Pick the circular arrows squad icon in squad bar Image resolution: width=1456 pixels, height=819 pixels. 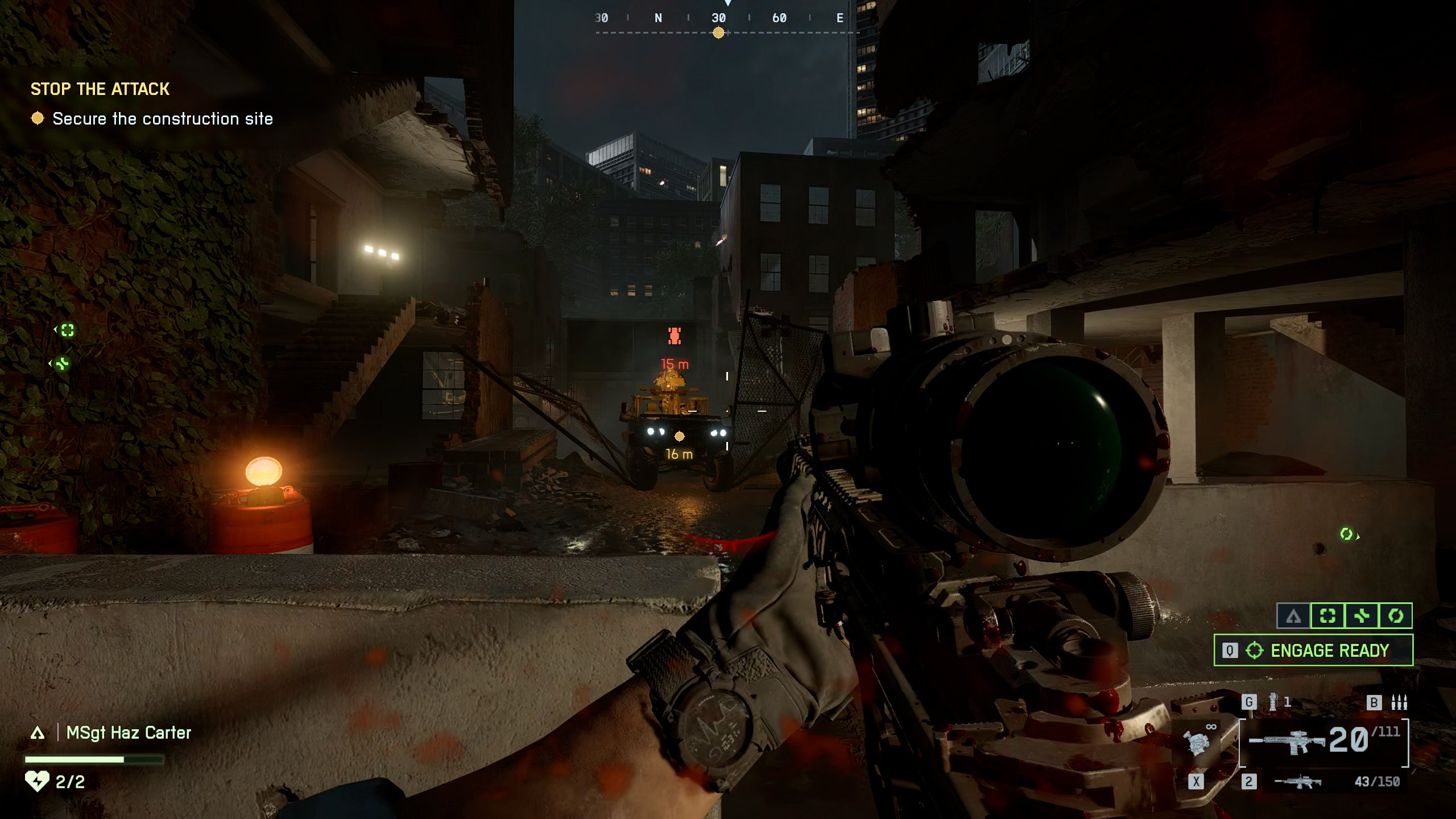(x=1396, y=615)
